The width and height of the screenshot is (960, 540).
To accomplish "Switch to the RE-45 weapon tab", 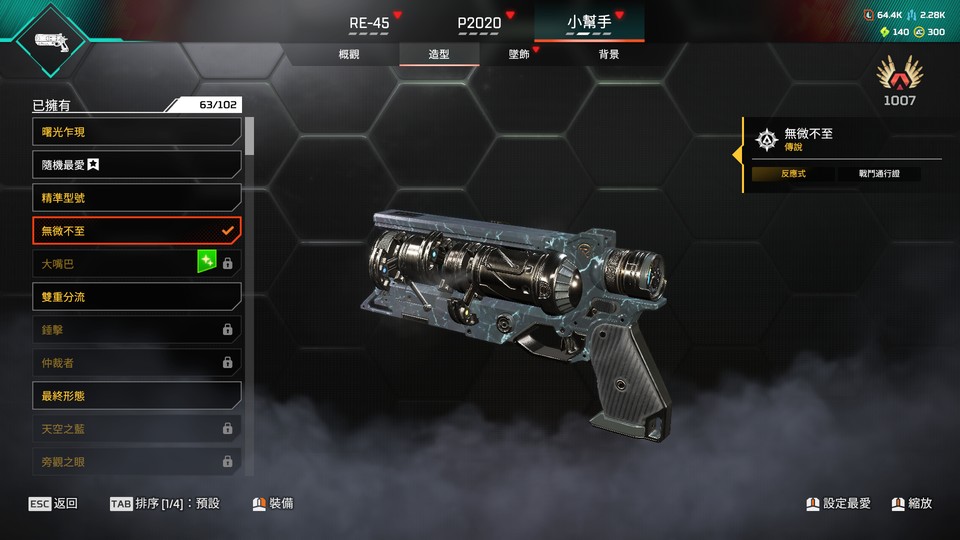I will click(x=369, y=22).
